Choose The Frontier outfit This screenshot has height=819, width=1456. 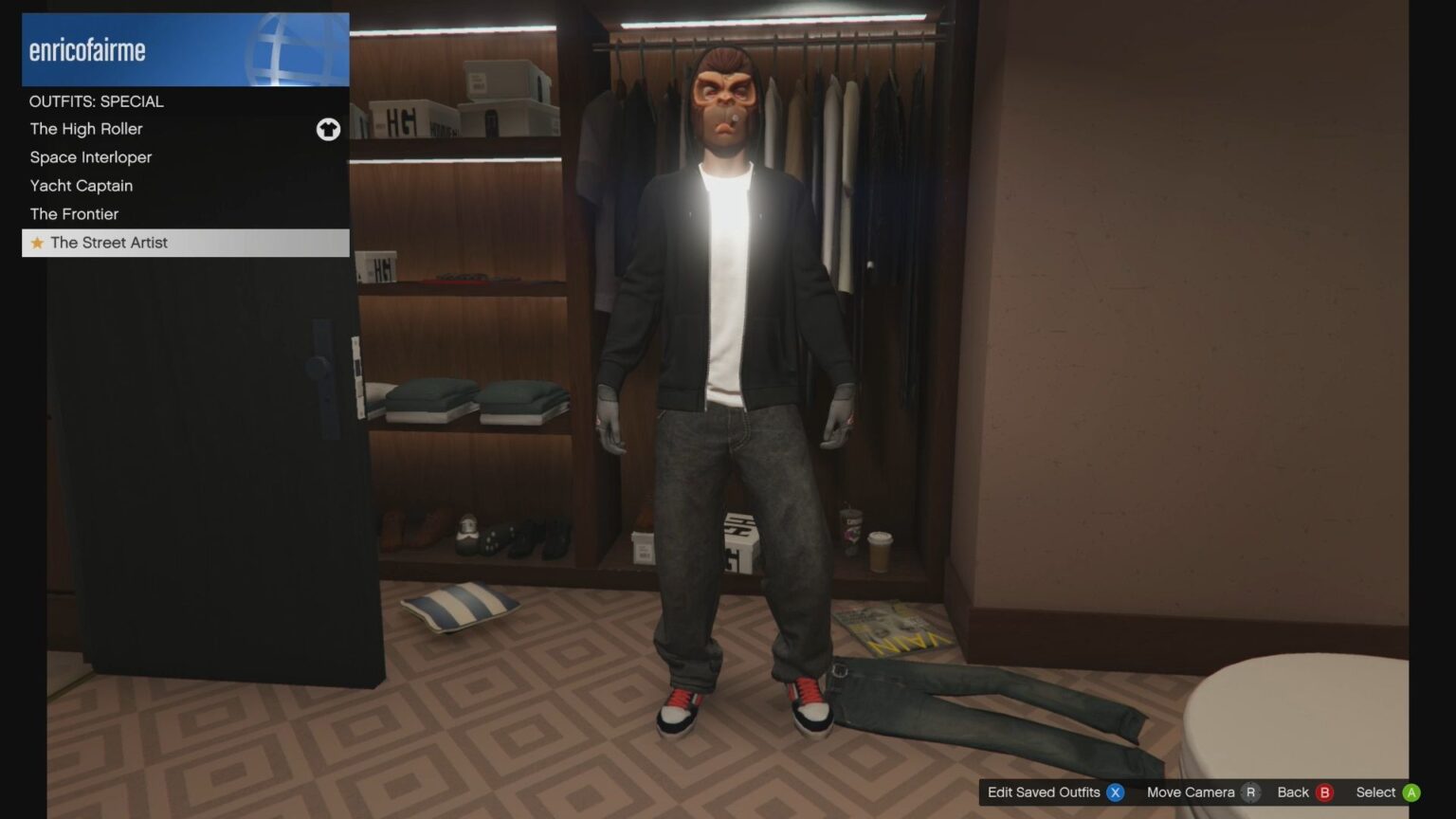[74, 213]
